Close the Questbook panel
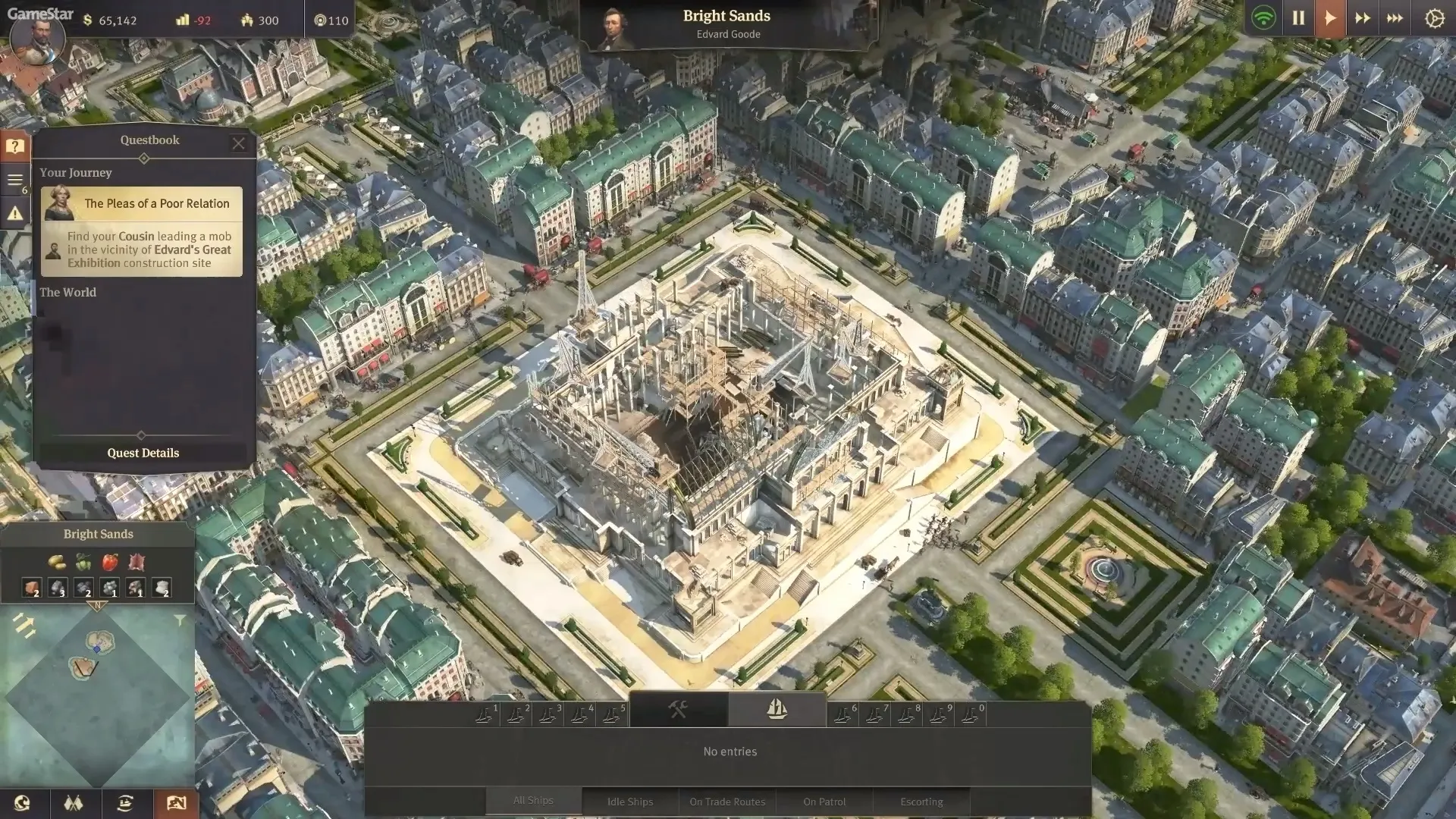Image resolution: width=1456 pixels, height=819 pixels. coord(239,143)
